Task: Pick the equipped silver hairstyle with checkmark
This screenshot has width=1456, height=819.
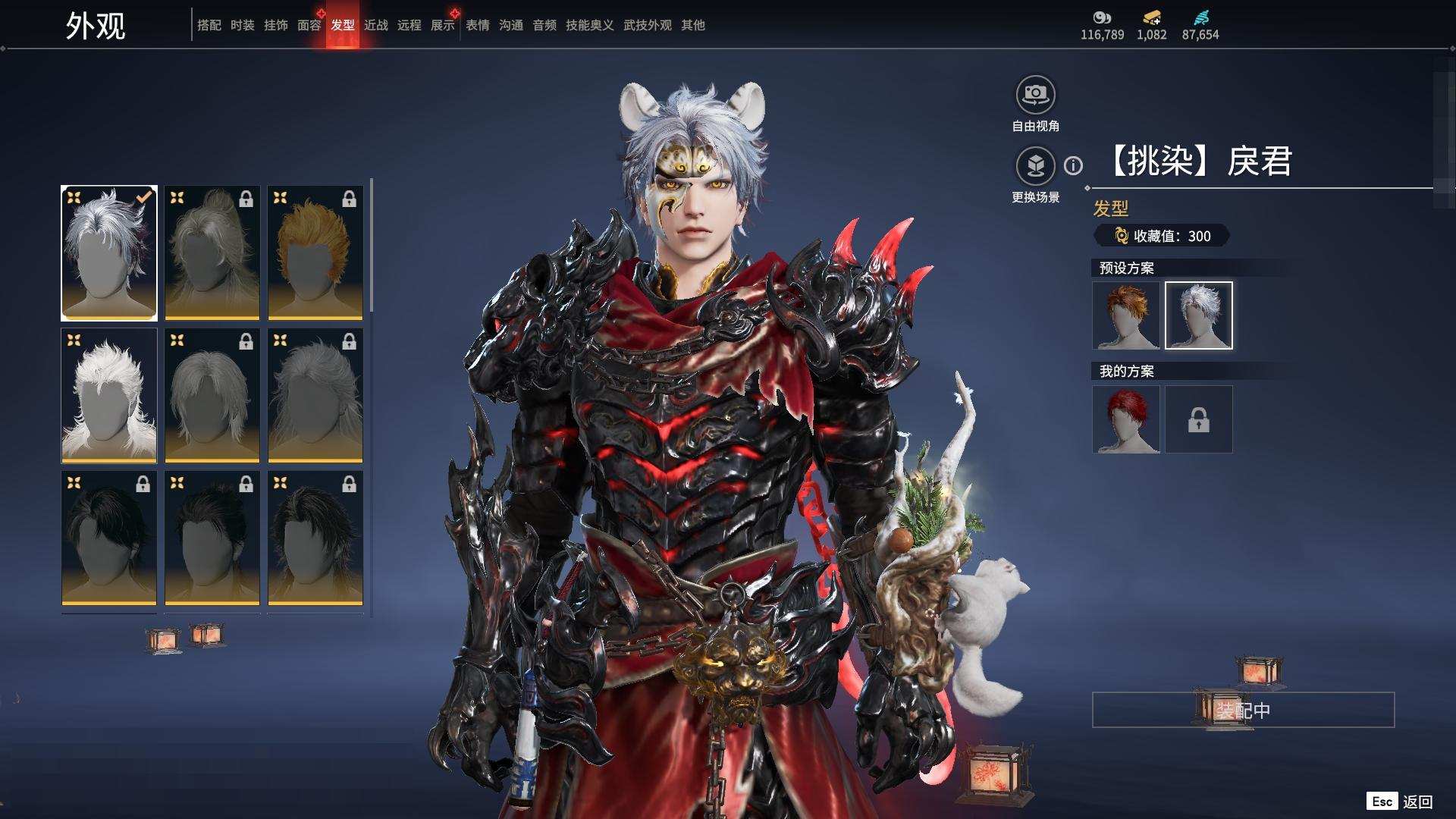Action: pos(109,253)
